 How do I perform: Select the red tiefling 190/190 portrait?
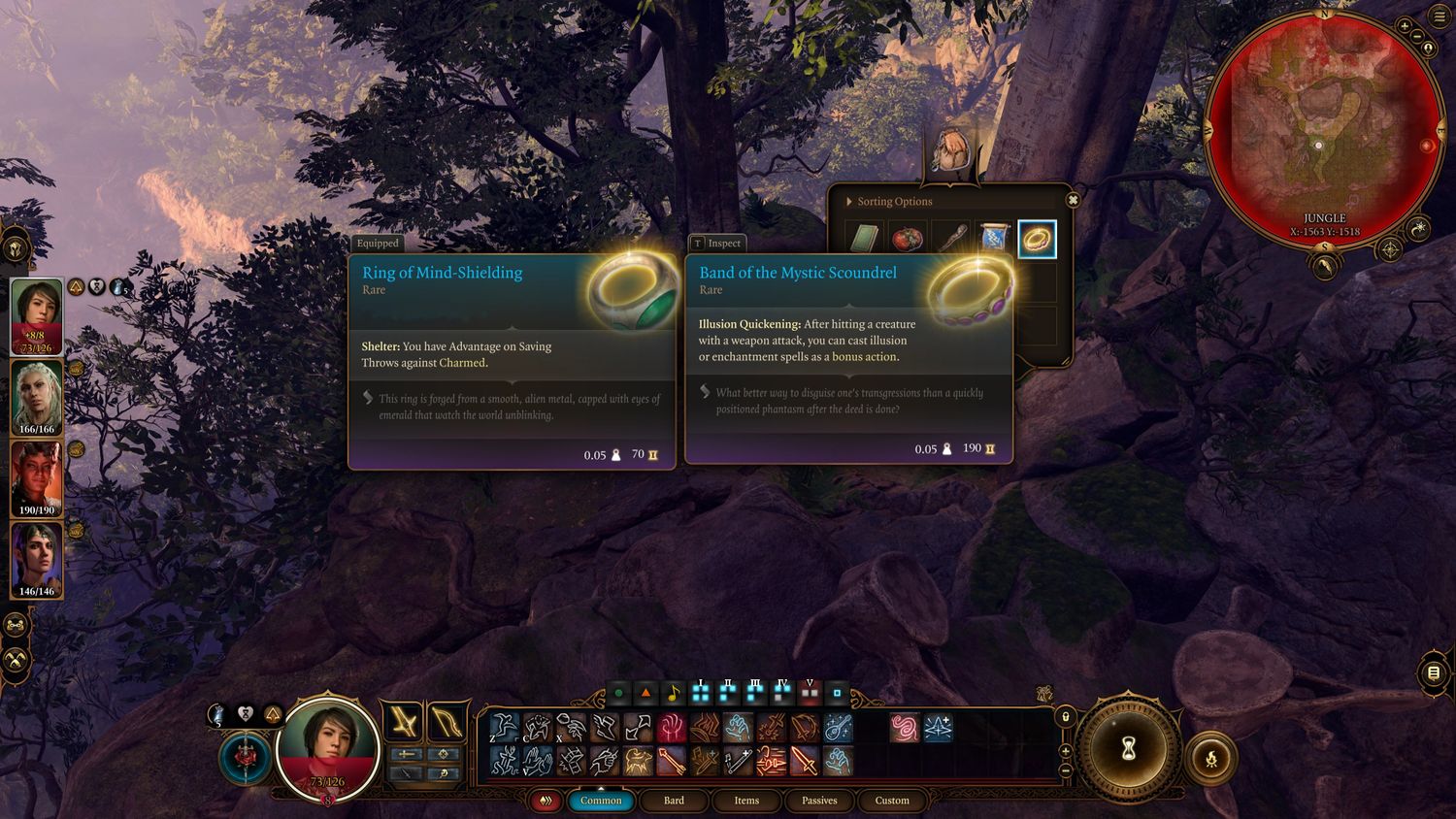pyautogui.click(x=37, y=479)
